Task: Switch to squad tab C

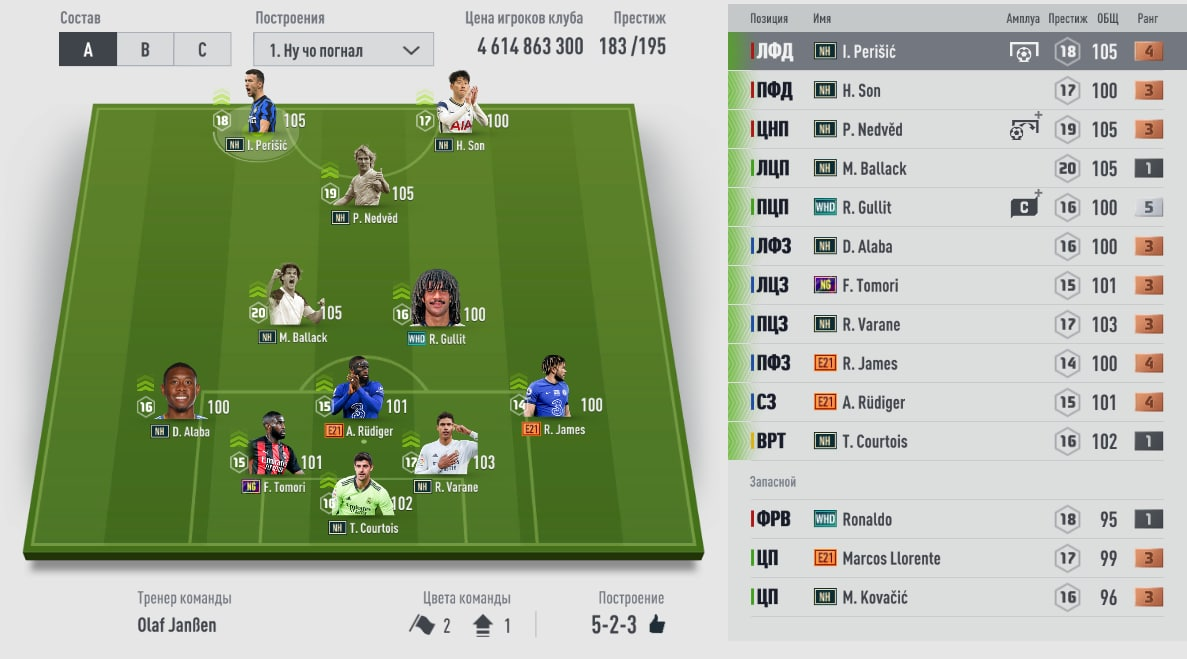Action: pyautogui.click(x=202, y=50)
